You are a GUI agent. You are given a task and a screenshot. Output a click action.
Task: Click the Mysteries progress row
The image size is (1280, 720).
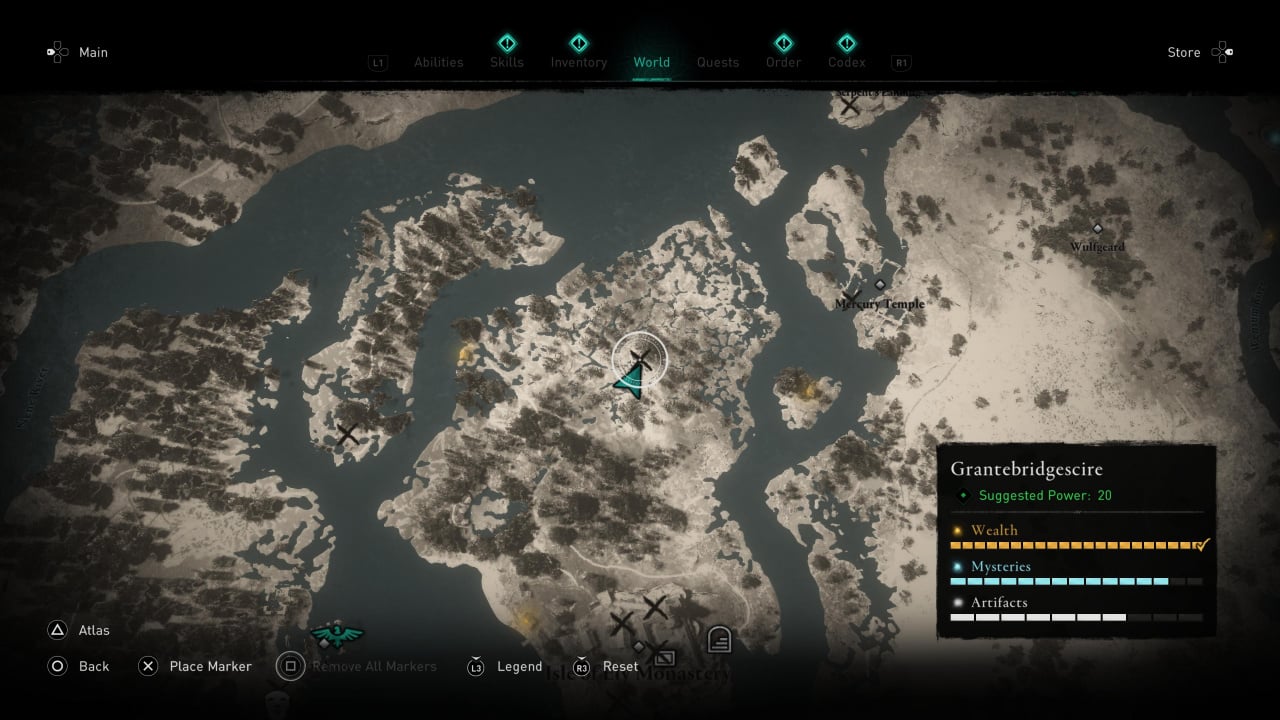[1076, 574]
